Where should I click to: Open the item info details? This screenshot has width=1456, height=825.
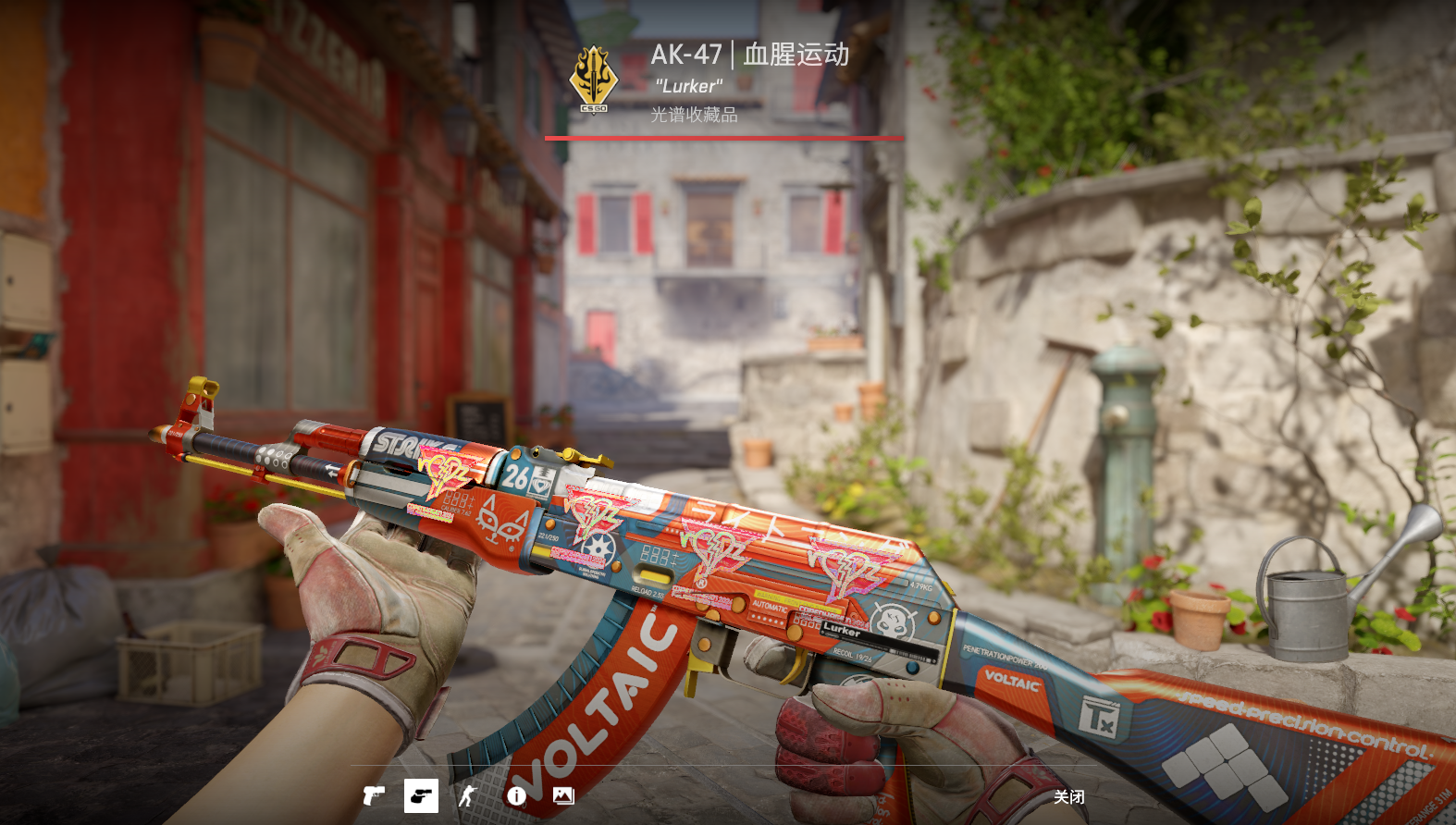[516, 795]
